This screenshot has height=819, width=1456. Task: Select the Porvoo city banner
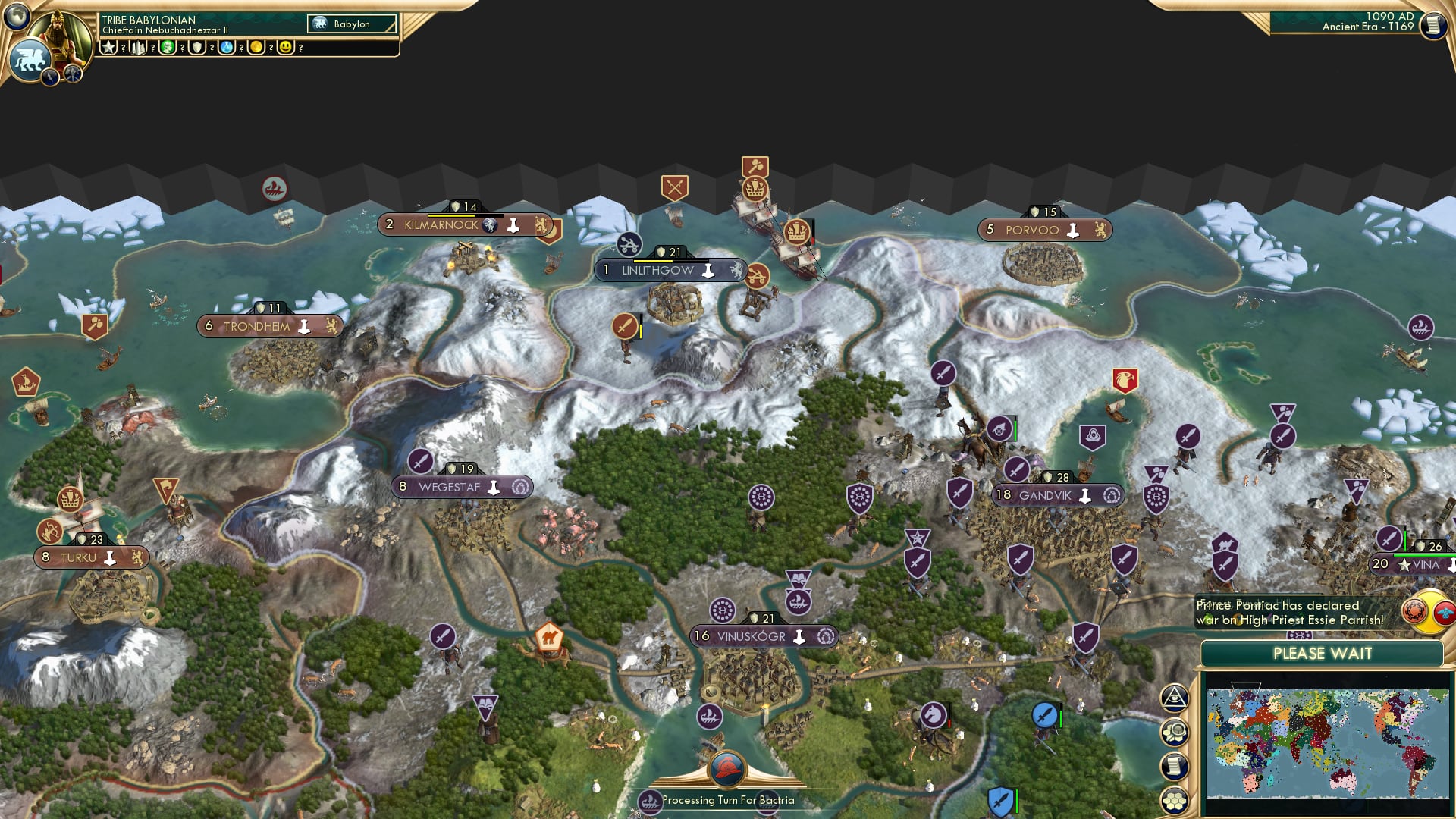point(1044,230)
